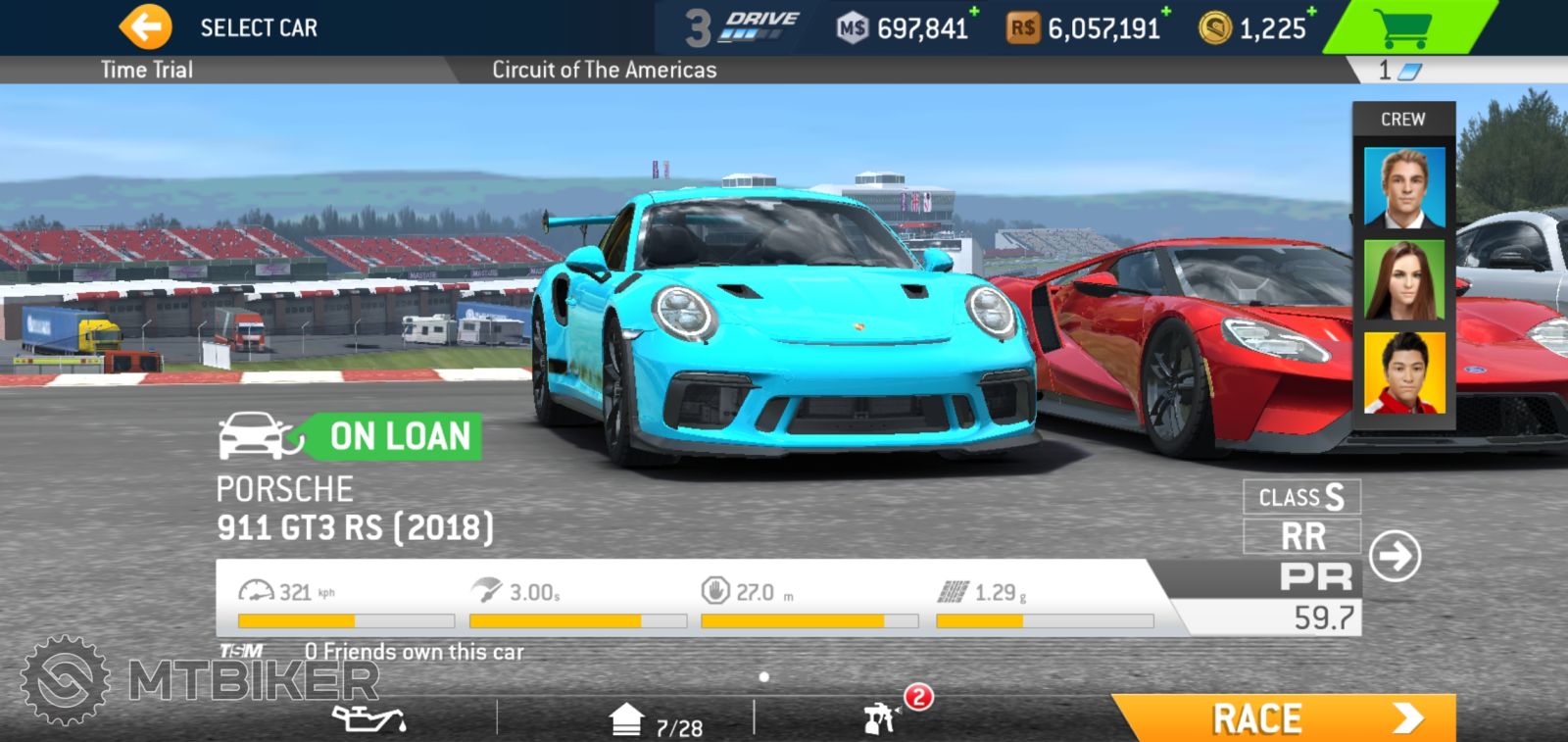Go back with the orange arrow button
The image size is (1568, 742).
[145, 27]
